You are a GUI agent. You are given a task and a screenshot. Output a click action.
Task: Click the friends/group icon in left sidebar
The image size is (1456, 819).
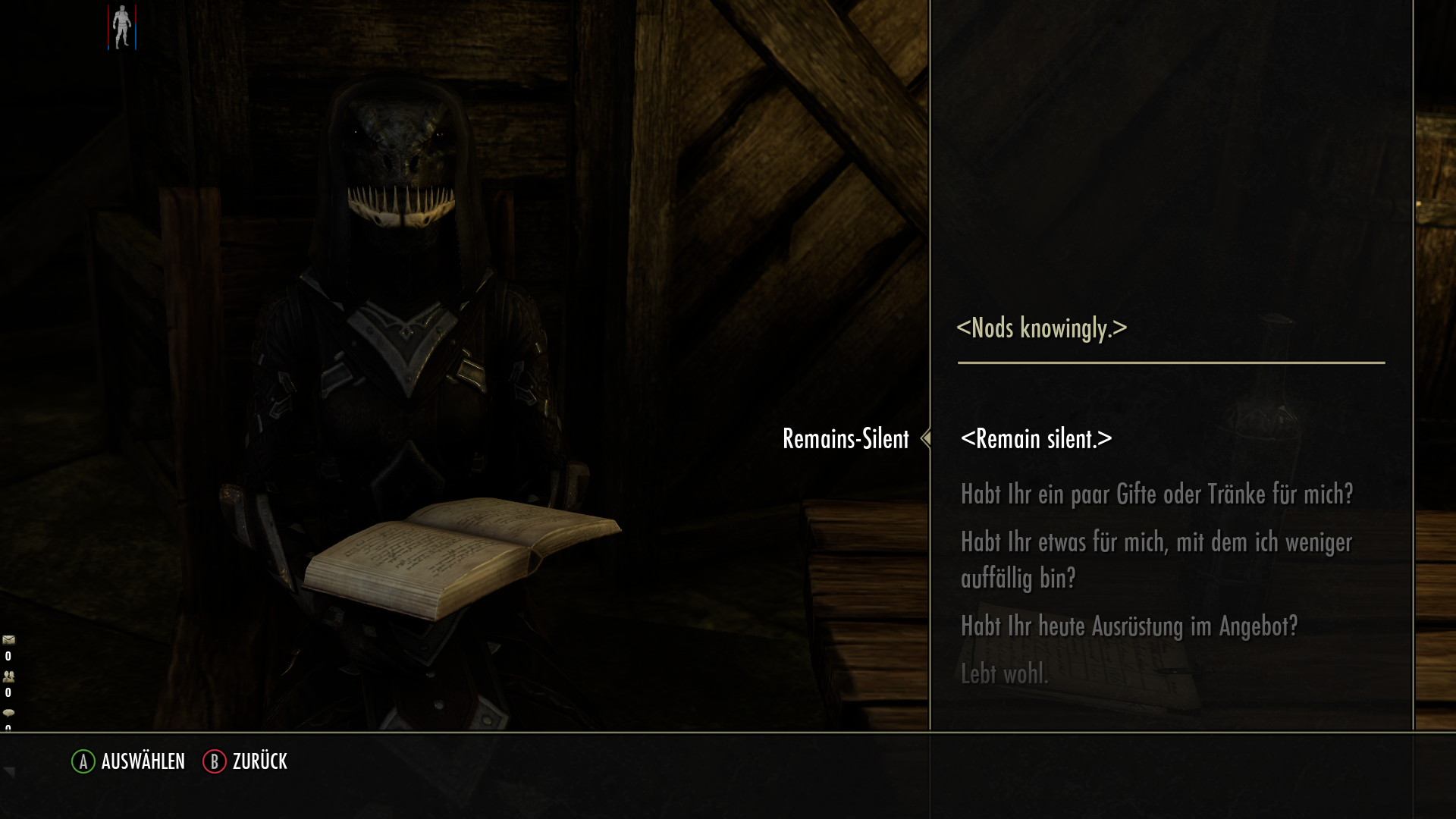(8, 676)
